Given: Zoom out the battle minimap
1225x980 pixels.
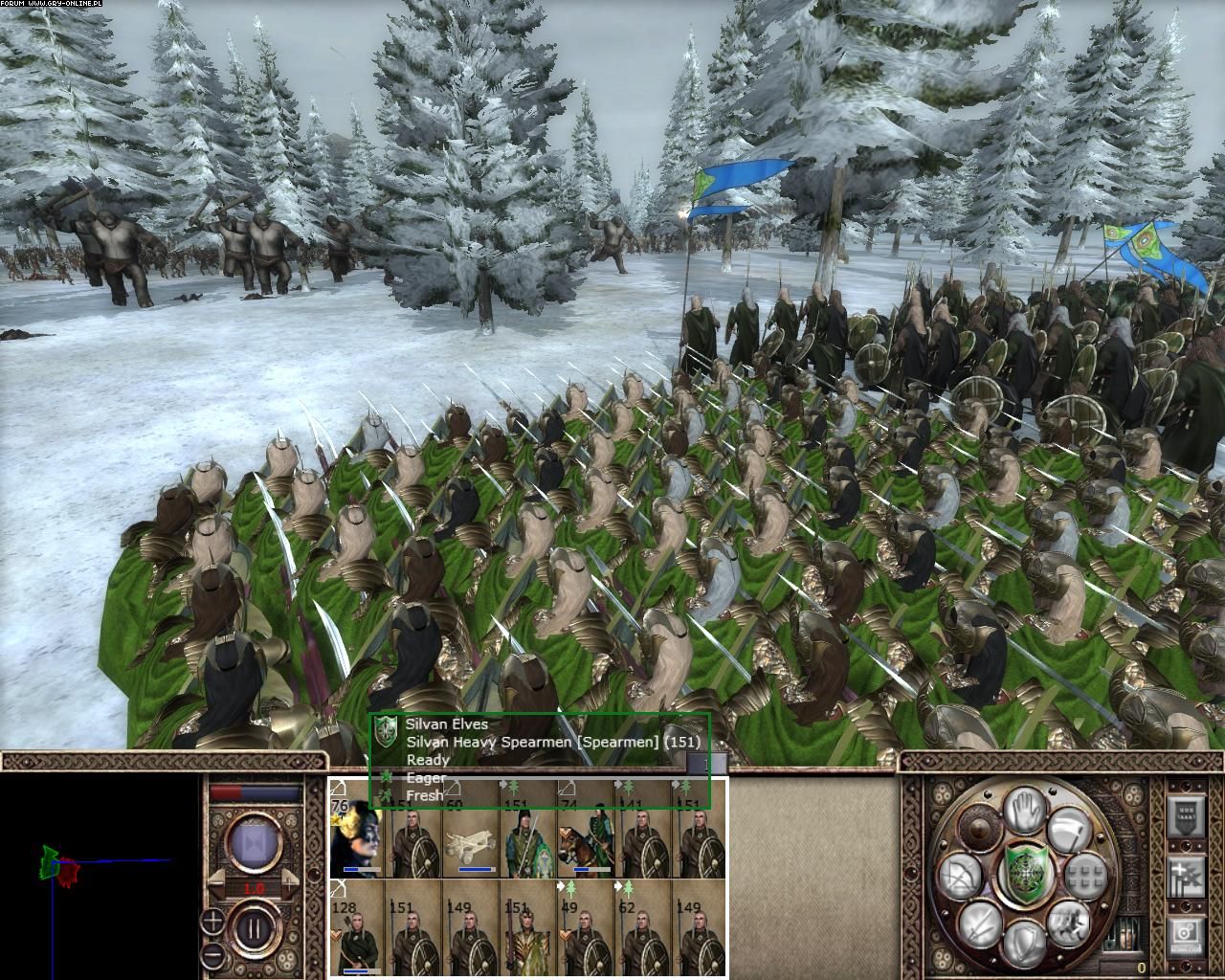Looking at the screenshot, I should click(212, 957).
